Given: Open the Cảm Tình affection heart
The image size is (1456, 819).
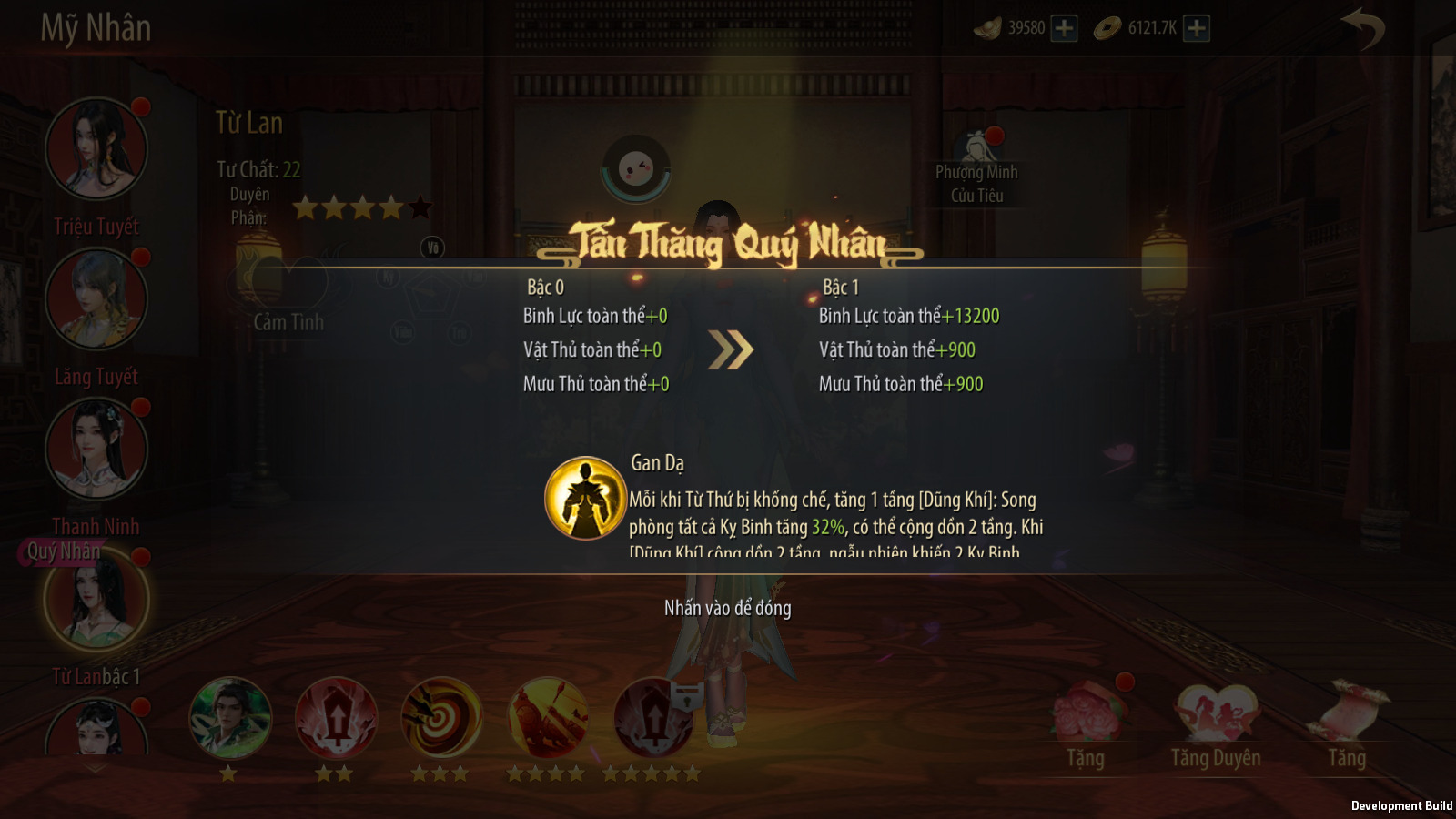Looking at the screenshot, I should [288, 284].
